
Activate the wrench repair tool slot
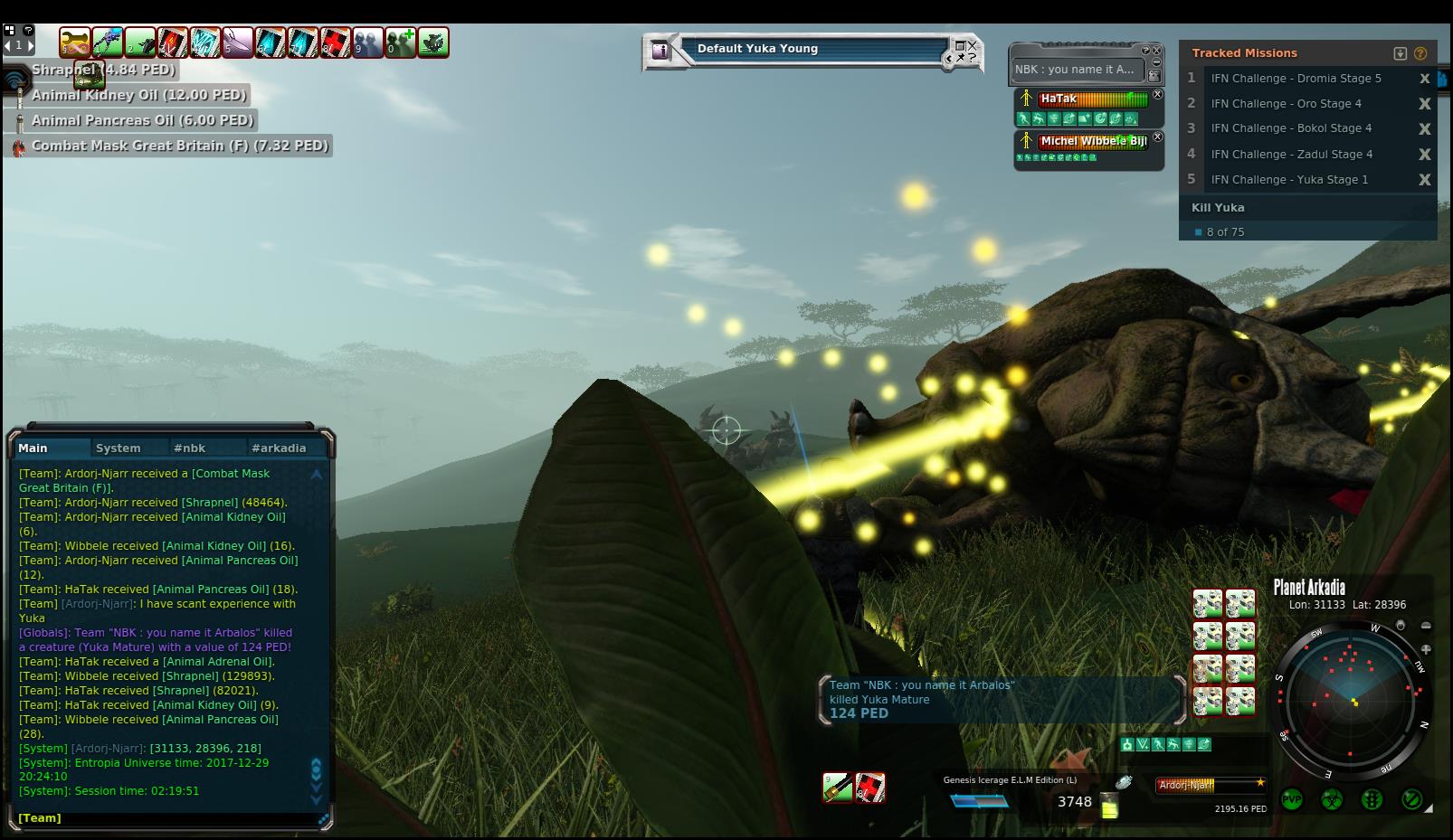[75, 42]
